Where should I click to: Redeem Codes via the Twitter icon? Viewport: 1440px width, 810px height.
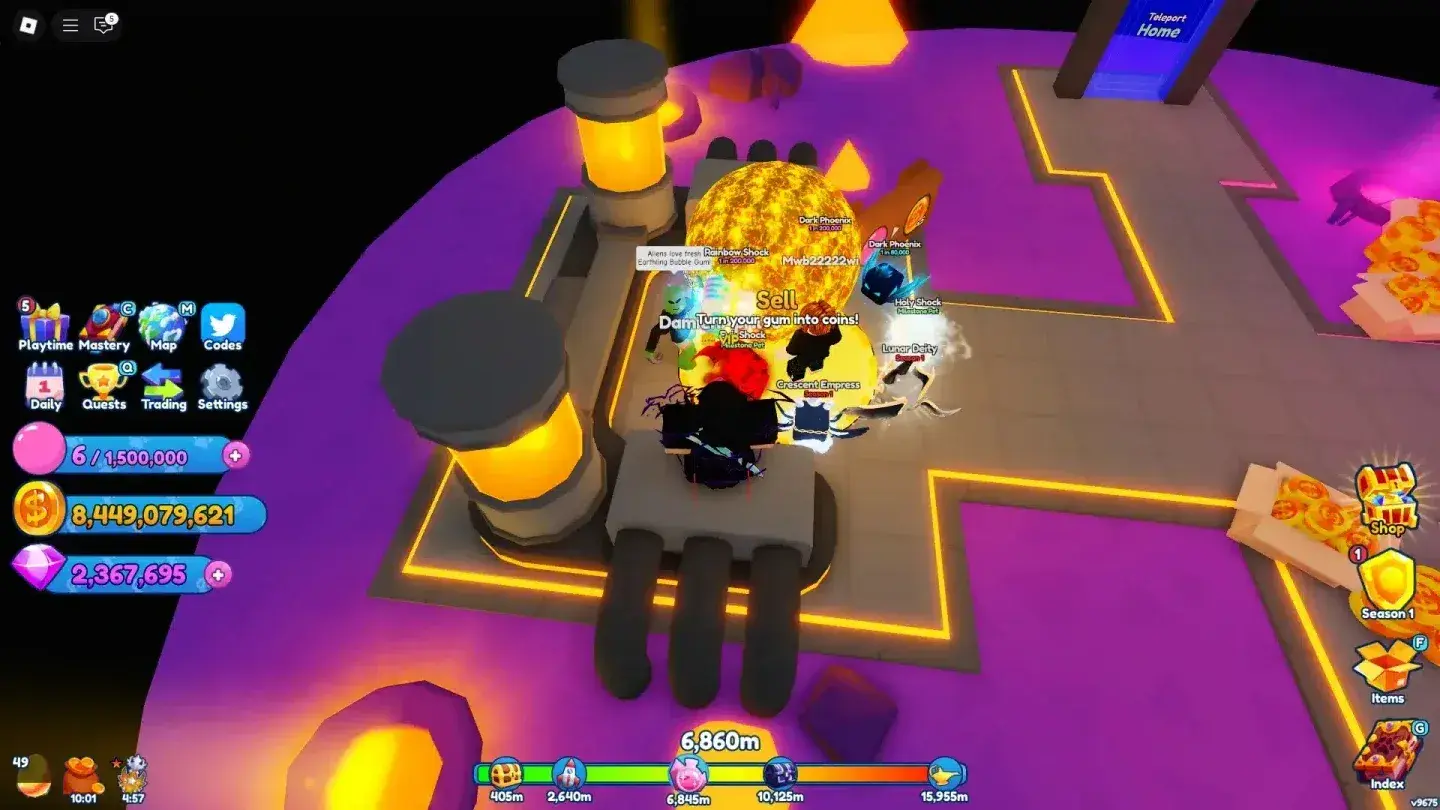[222, 324]
